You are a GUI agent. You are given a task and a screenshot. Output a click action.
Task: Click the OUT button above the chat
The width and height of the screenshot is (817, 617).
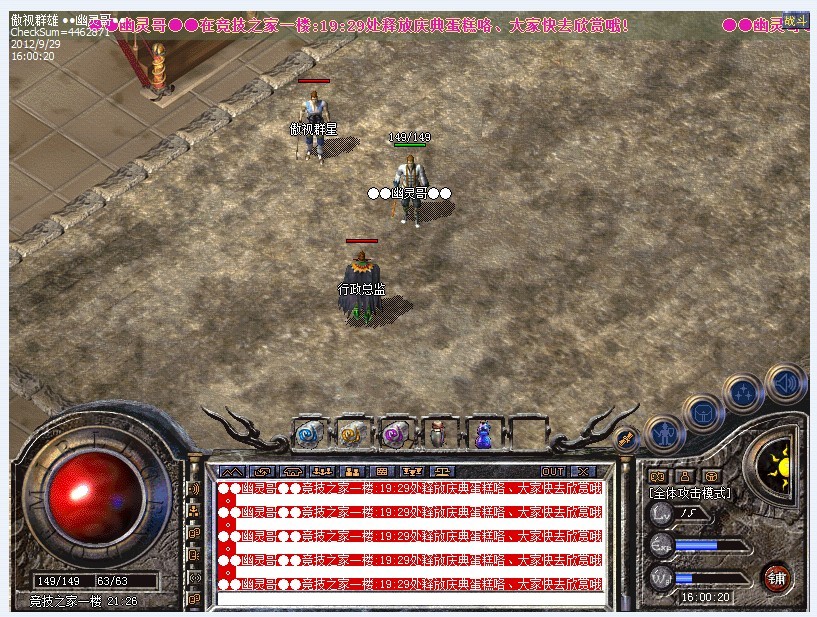pyautogui.click(x=553, y=471)
